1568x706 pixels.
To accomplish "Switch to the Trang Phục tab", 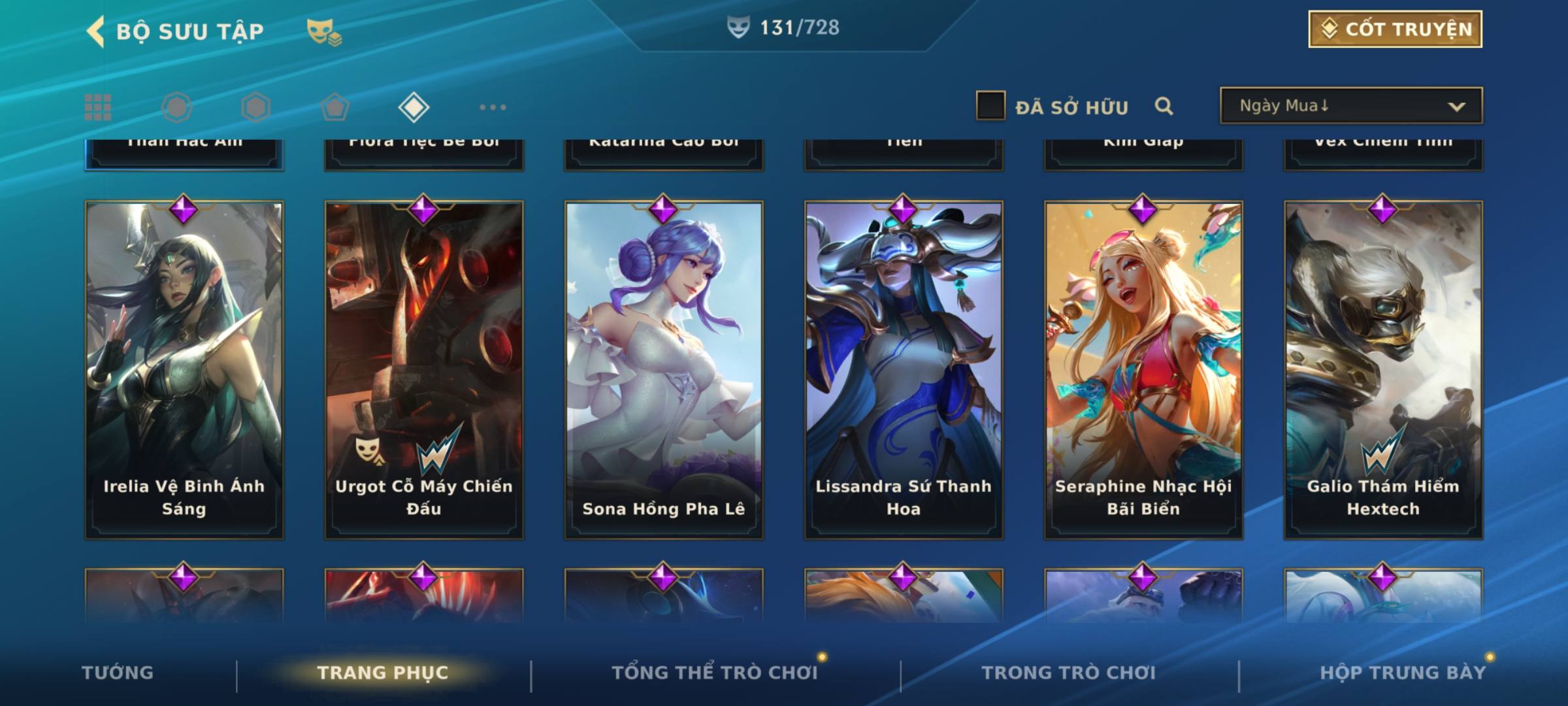I will 383,673.
